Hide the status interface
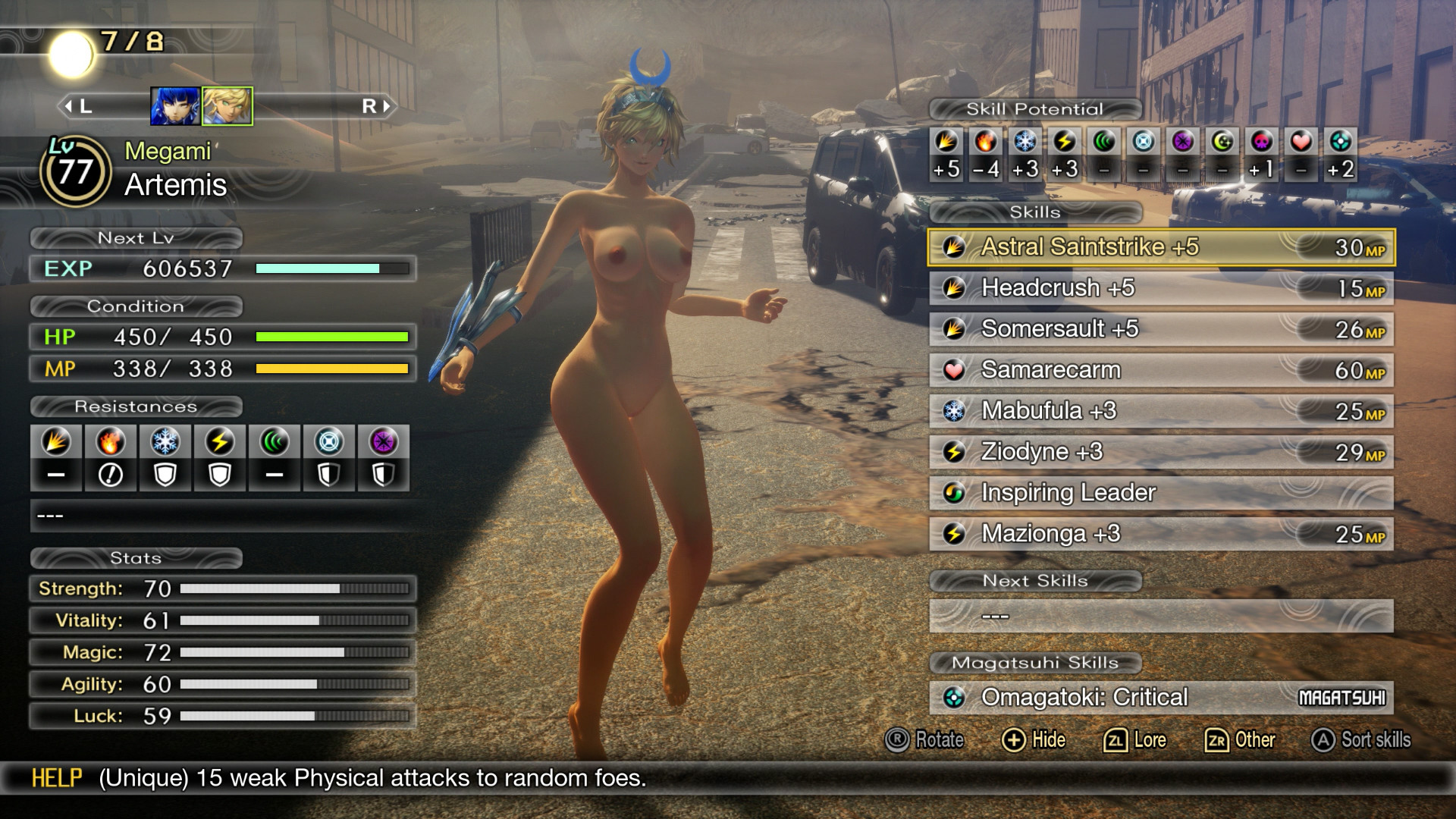Image resolution: width=1456 pixels, height=819 pixels. (x=1034, y=740)
